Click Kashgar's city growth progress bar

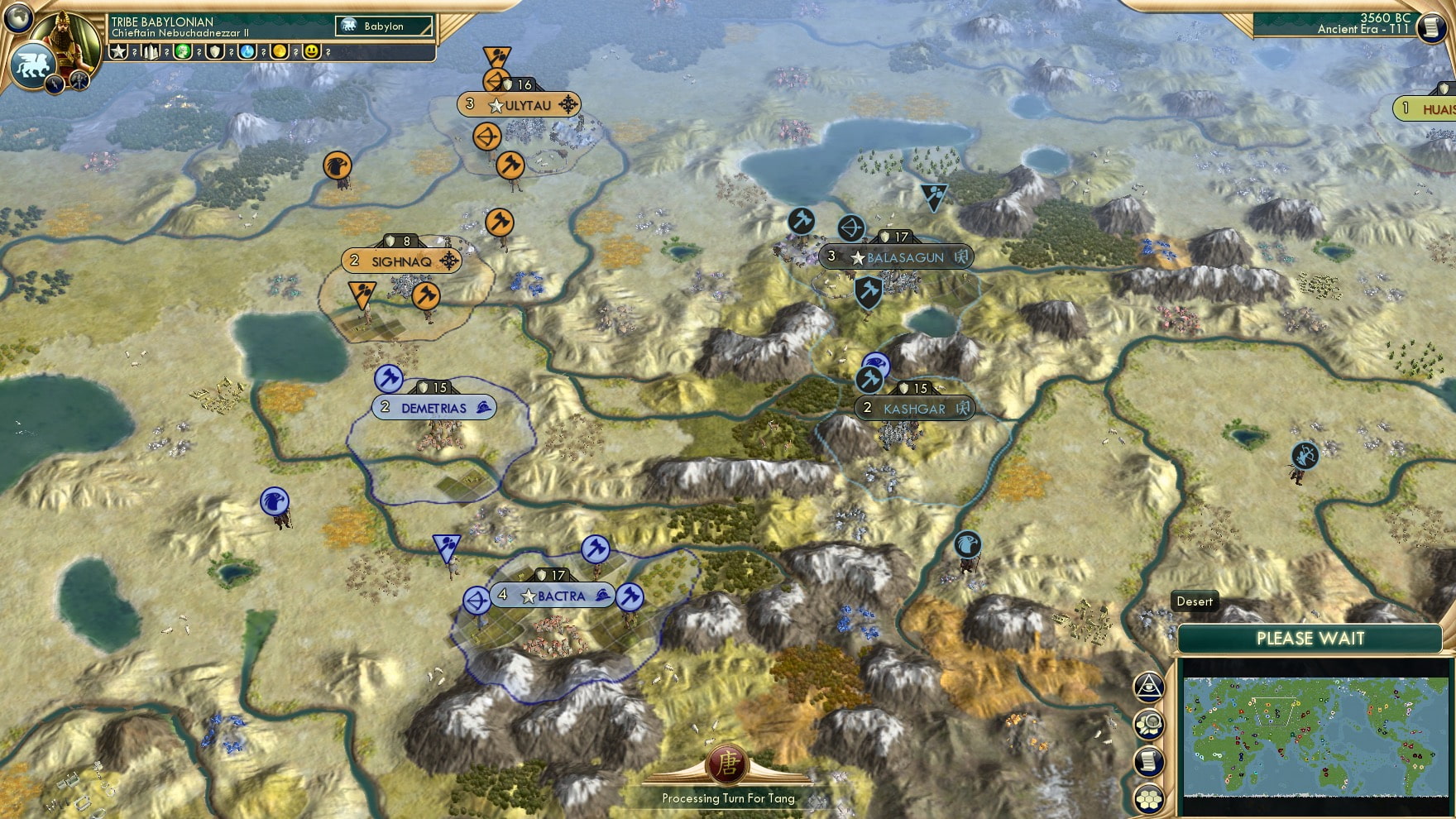[915, 386]
